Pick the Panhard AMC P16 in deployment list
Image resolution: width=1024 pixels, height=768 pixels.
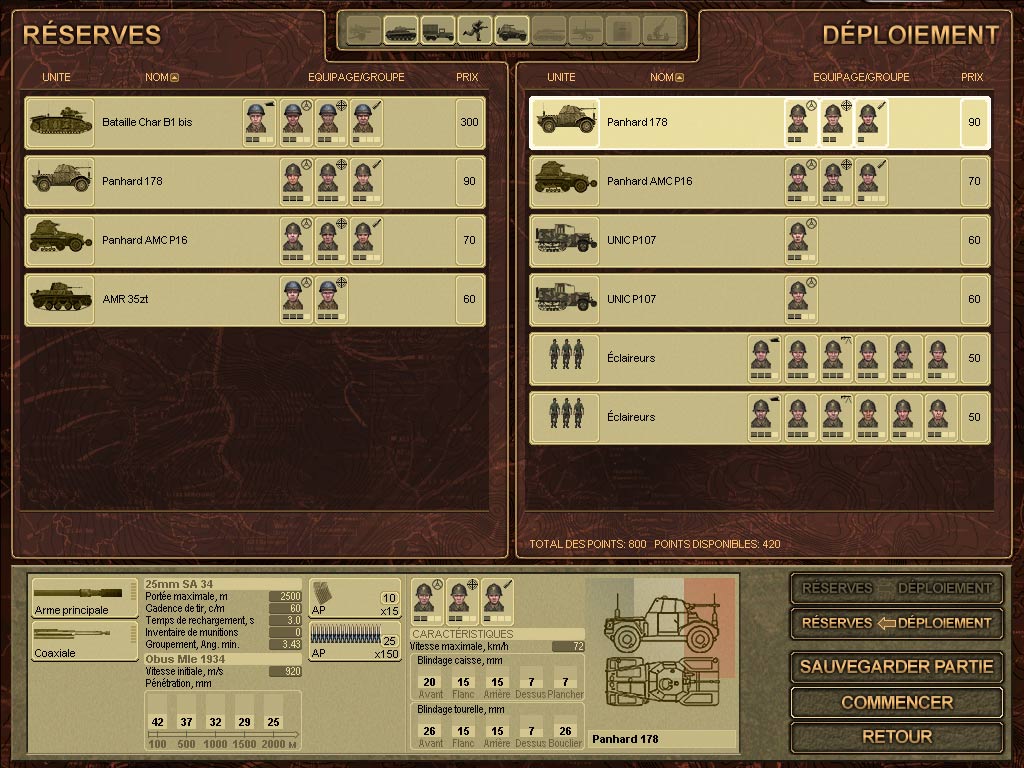tap(649, 181)
